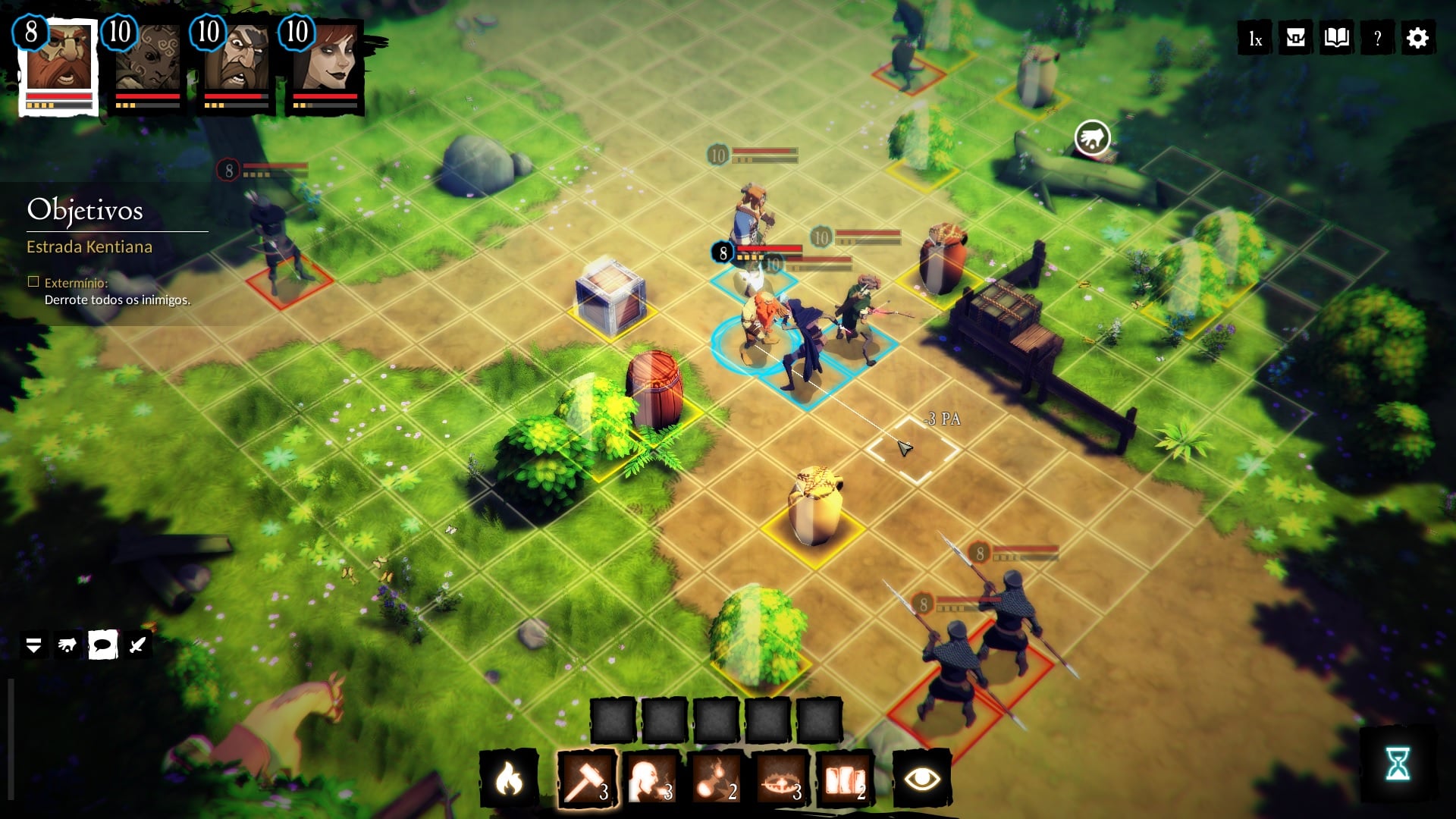This screenshot has height=819, width=1456.
Task: Toggle the eye view button
Action: click(x=922, y=779)
